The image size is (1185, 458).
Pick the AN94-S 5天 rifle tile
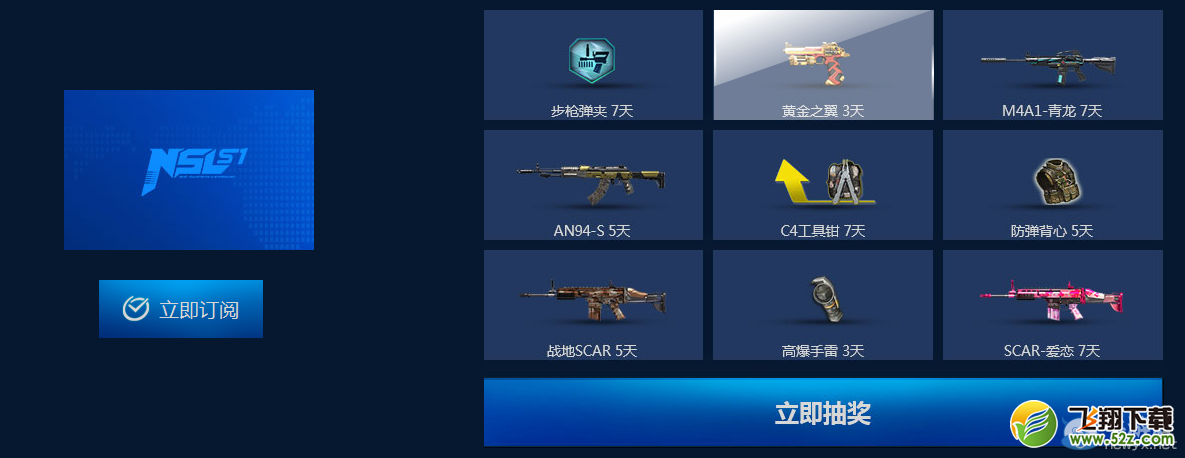tap(593, 185)
